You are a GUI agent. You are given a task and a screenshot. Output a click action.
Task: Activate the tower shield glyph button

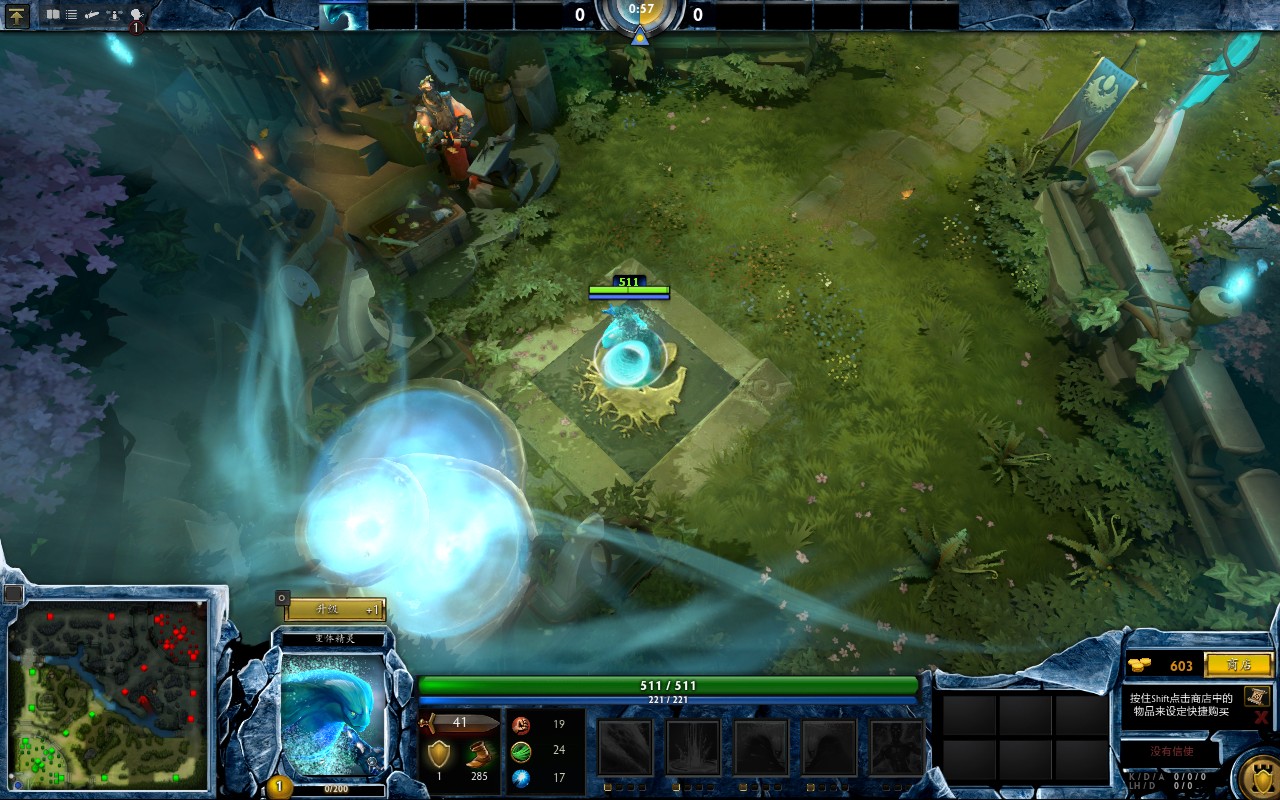tap(1257, 776)
